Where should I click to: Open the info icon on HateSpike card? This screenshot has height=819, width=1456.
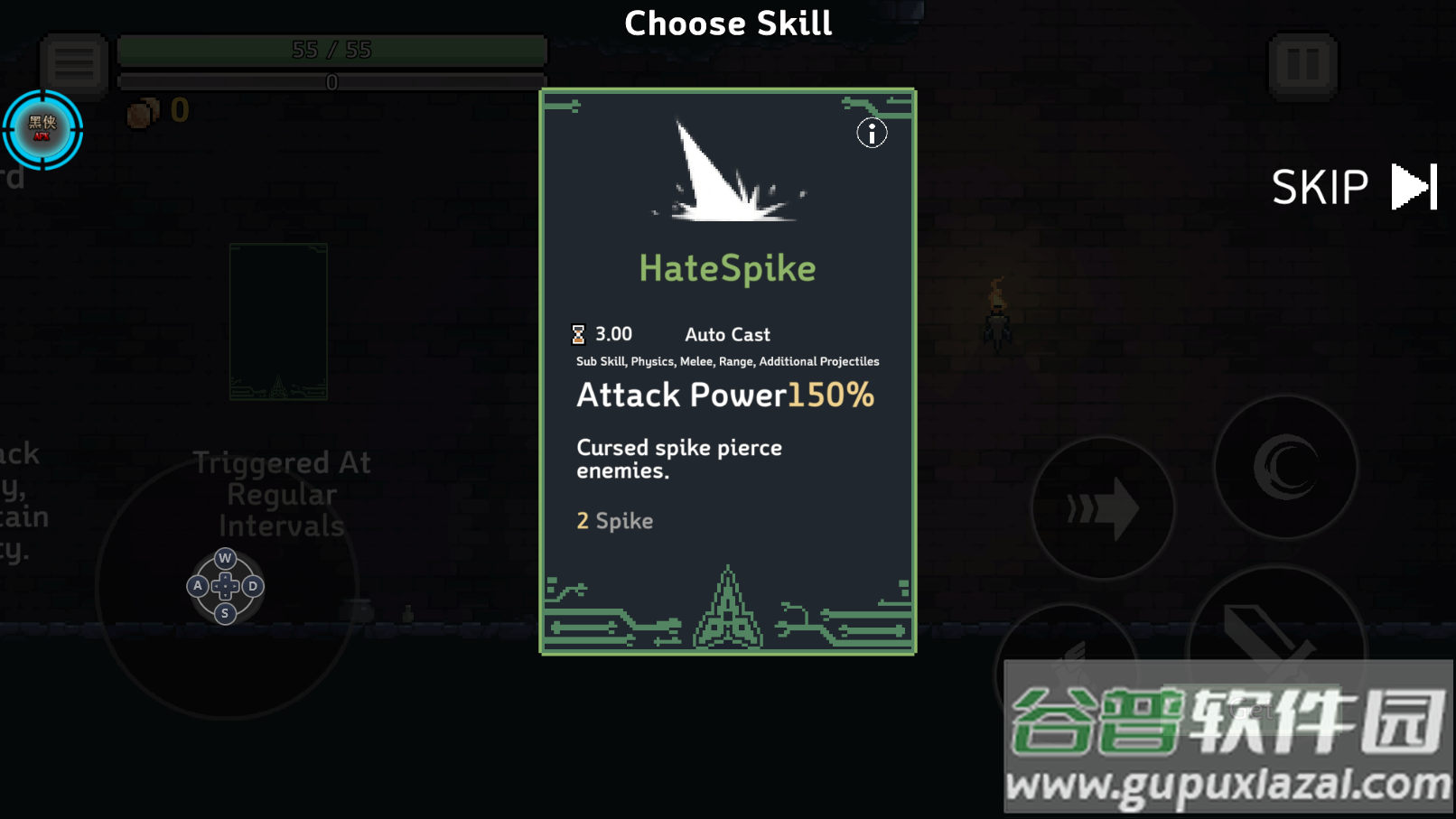coord(872,134)
